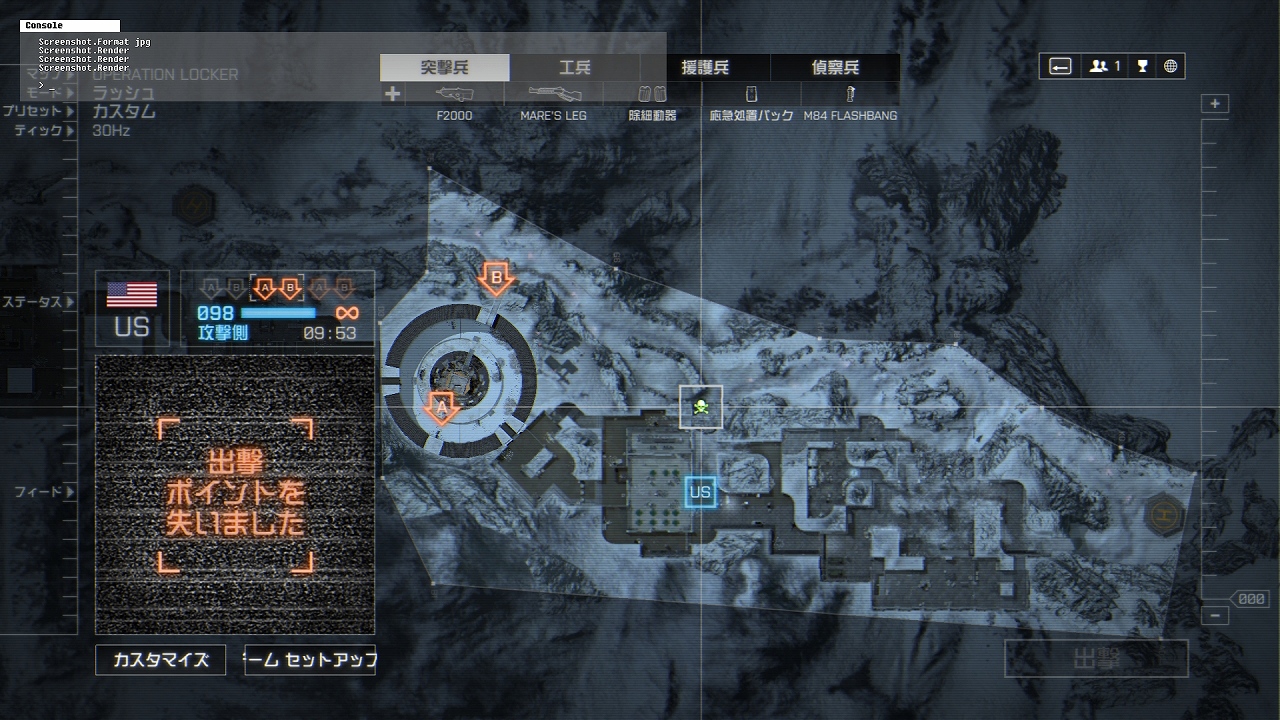Choose the 援護兵 support class tab
Screen dimensions: 1280x720
(x=705, y=68)
